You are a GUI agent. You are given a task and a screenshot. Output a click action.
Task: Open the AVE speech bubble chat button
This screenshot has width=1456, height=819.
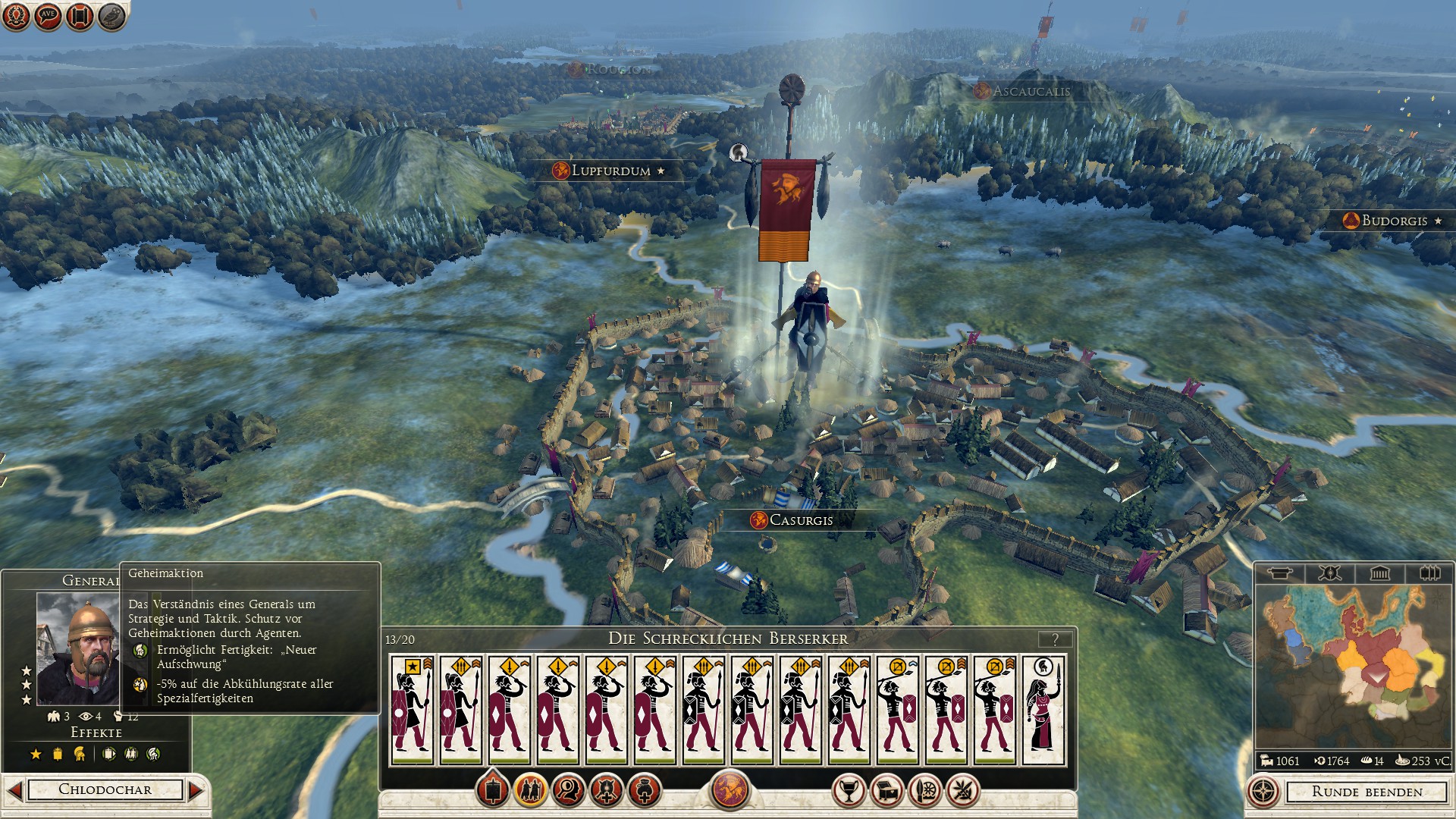pos(48,16)
